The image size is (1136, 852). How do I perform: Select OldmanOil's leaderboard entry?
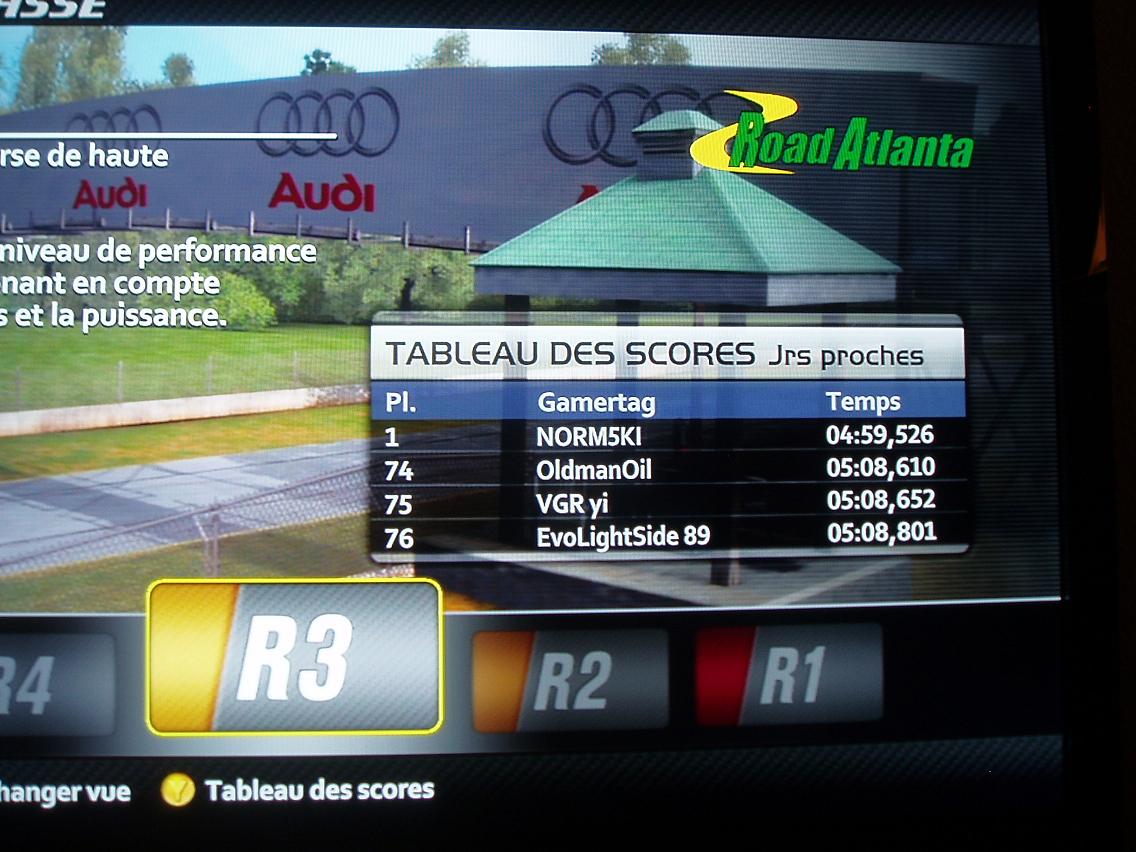665,468
